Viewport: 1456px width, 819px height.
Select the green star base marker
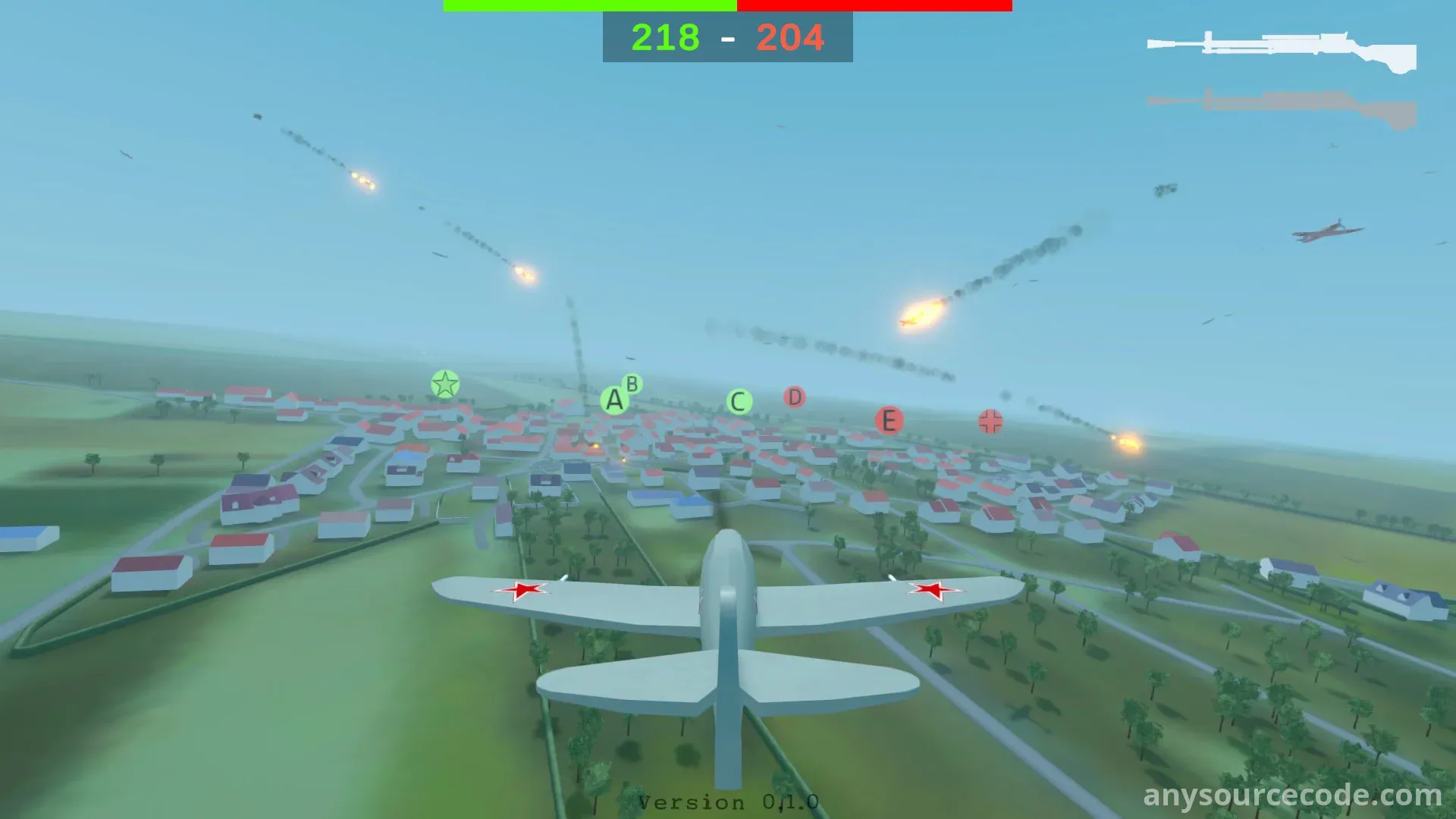[445, 384]
